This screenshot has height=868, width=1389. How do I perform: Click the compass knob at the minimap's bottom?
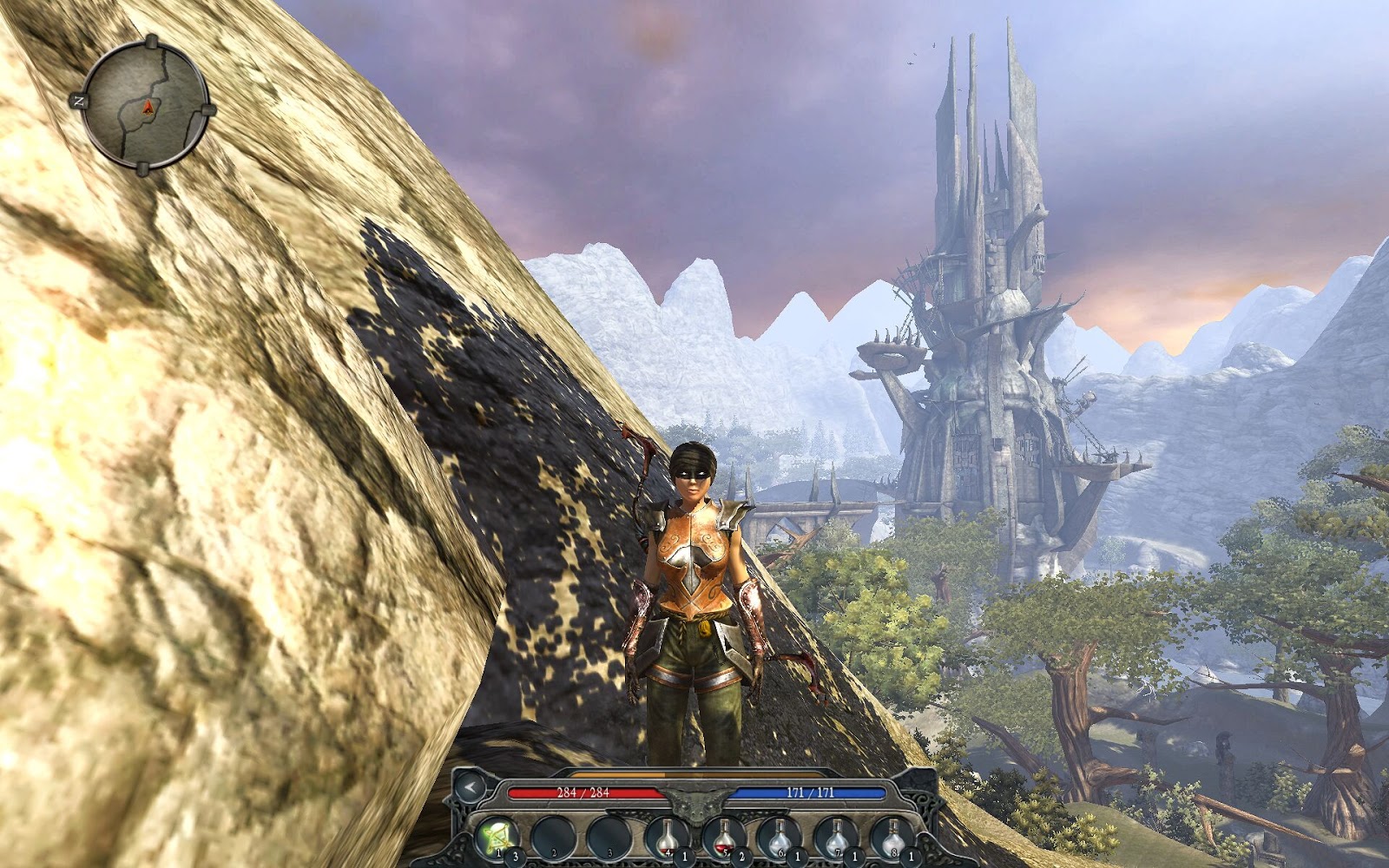point(144,170)
